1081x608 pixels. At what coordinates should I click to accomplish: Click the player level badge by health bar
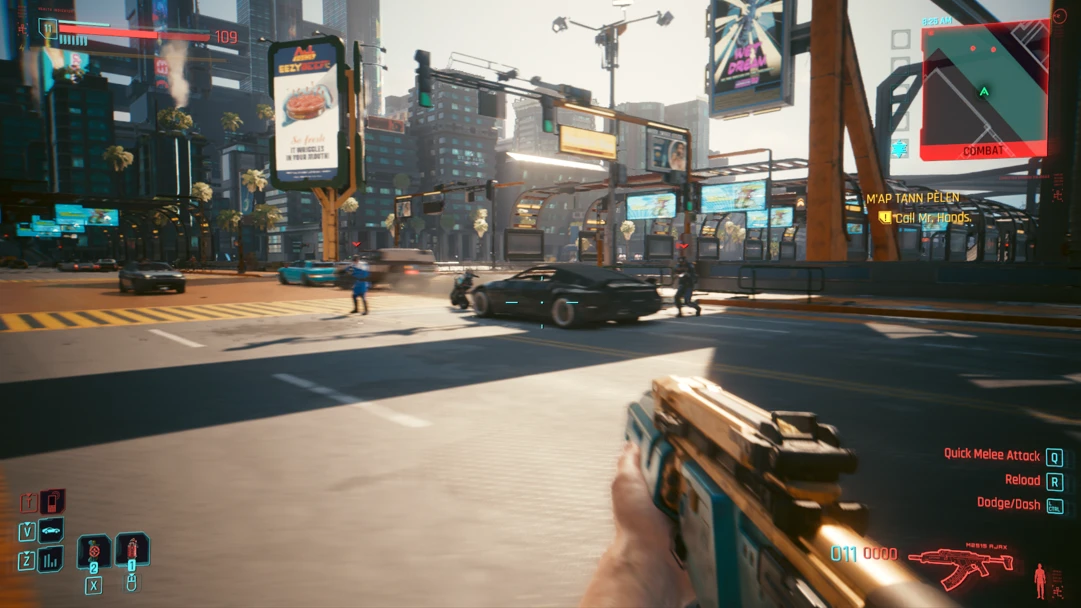tap(48, 28)
